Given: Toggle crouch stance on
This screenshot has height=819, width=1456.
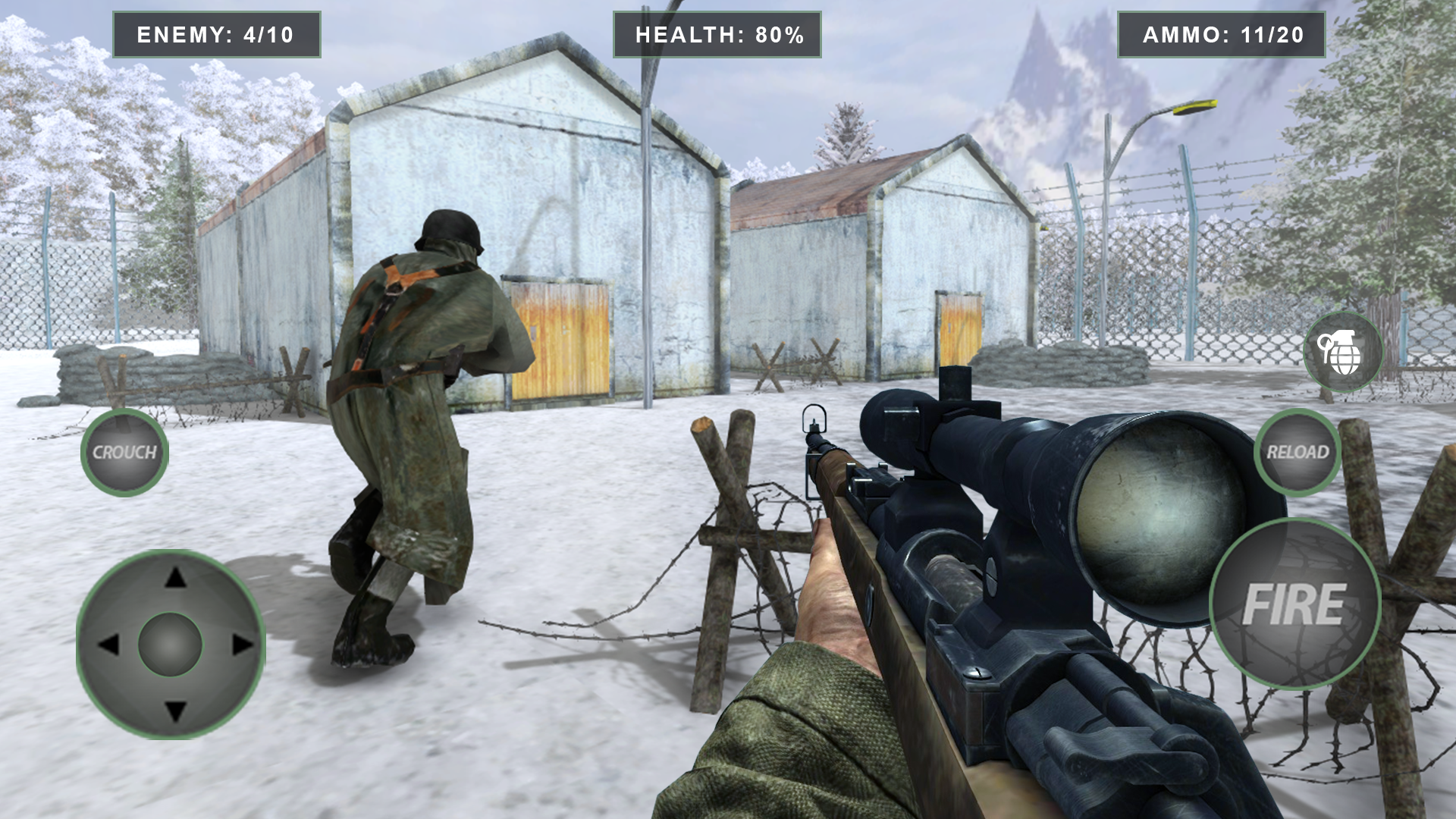Looking at the screenshot, I should tap(126, 451).
